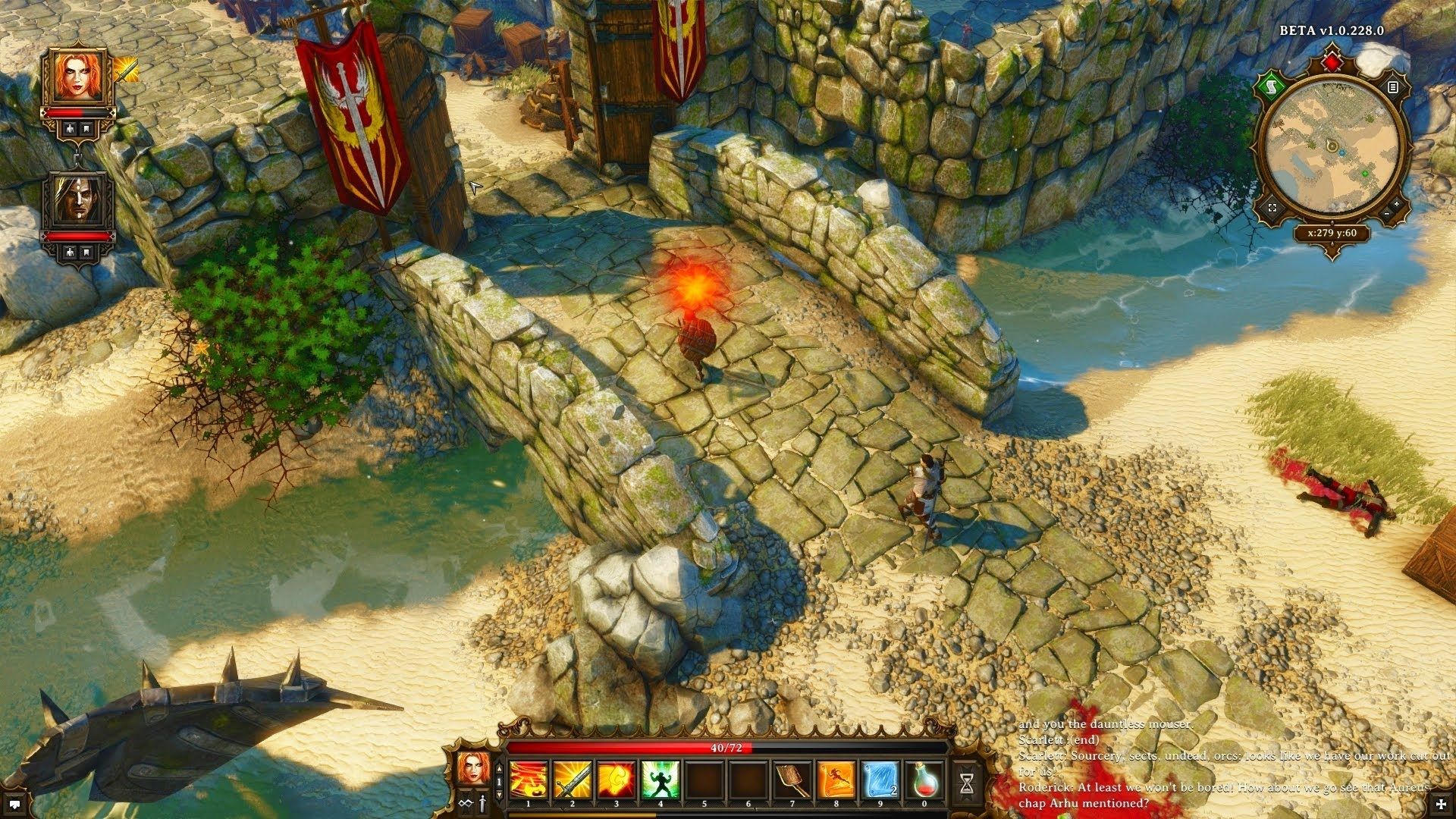Use the orange running figure scroll
This screenshot has width=1456, height=819.
(836, 780)
